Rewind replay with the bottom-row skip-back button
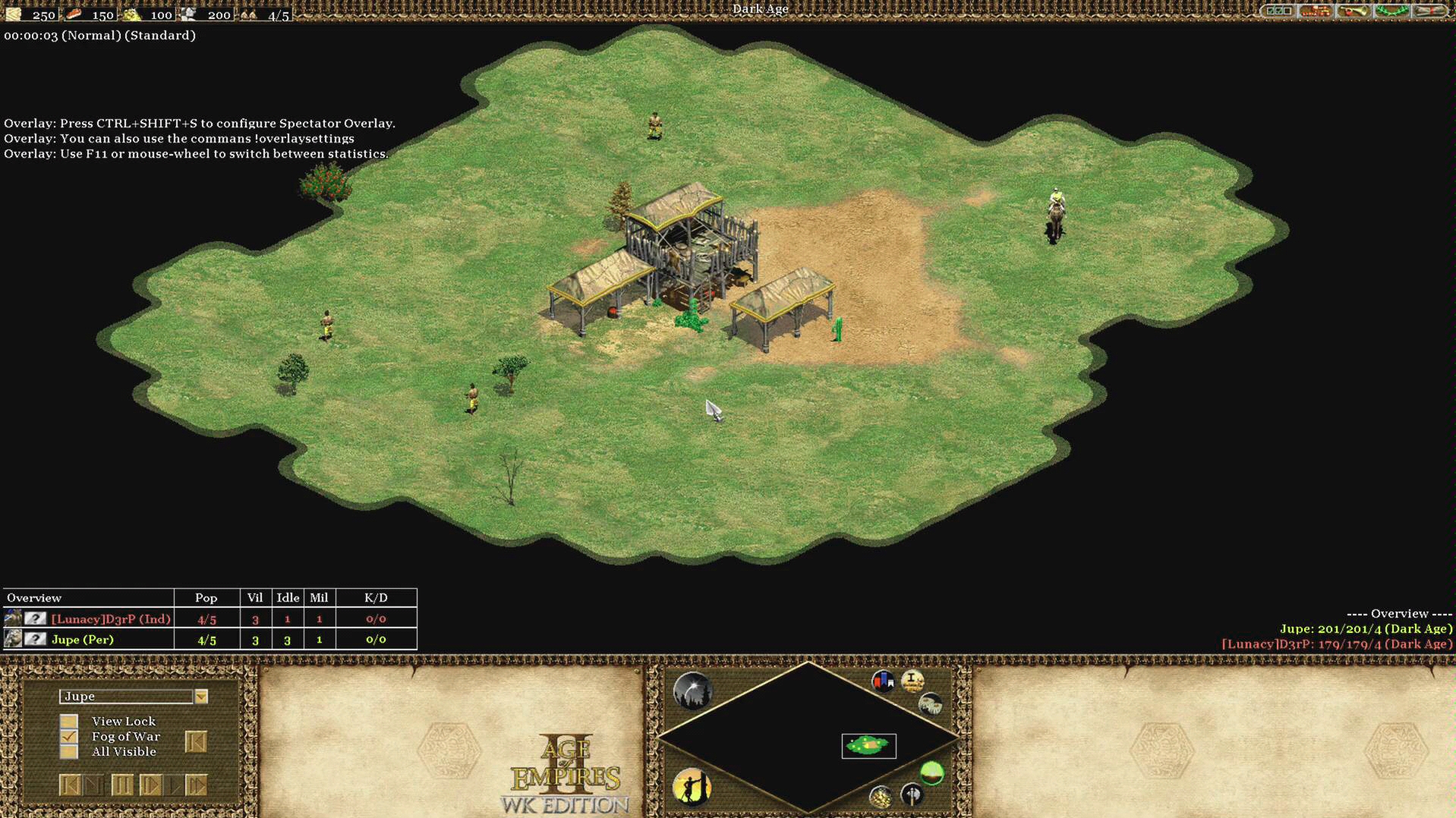Screen dimensions: 1456x818 coord(69,785)
